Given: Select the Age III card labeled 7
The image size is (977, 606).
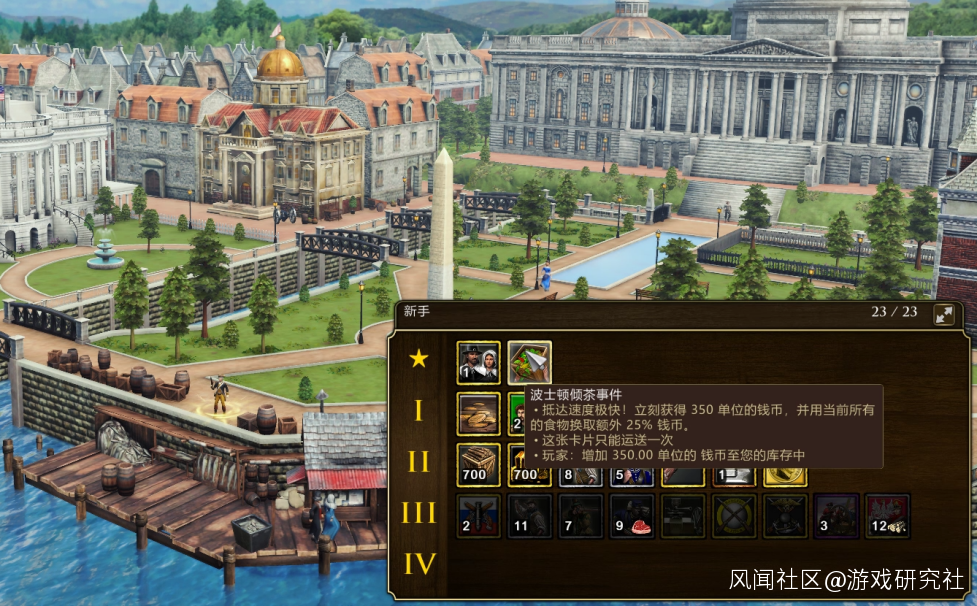Looking at the screenshot, I should pyautogui.click(x=581, y=515).
